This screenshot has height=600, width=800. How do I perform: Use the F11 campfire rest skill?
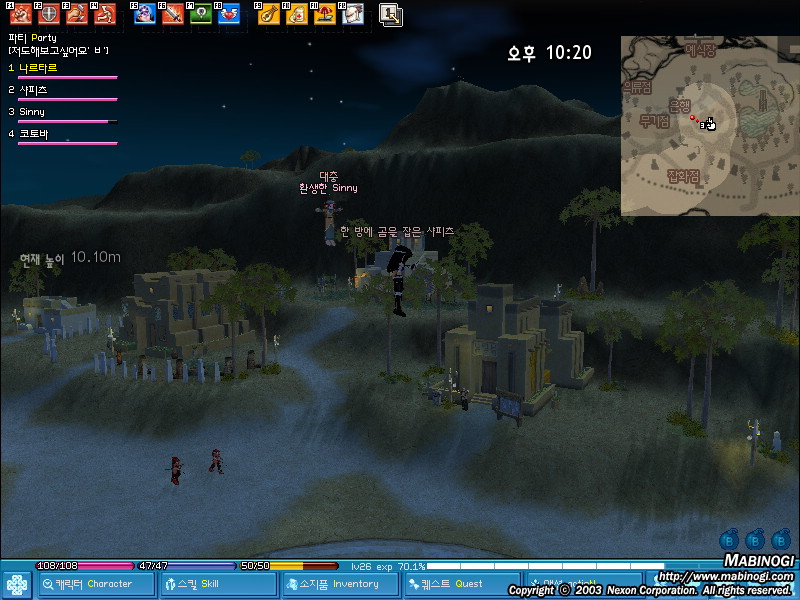click(324, 14)
